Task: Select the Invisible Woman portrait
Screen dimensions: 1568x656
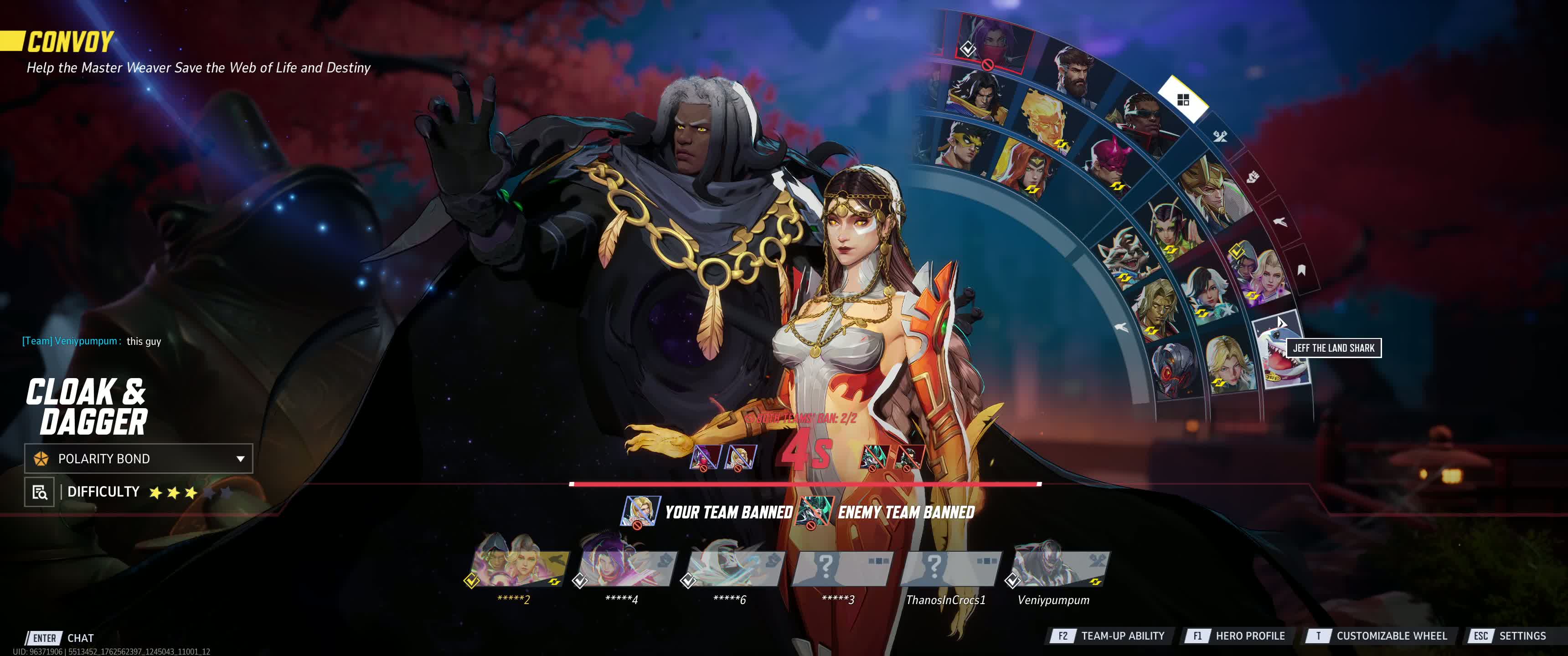Action: pyautogui.click(x=1230, y=365)
